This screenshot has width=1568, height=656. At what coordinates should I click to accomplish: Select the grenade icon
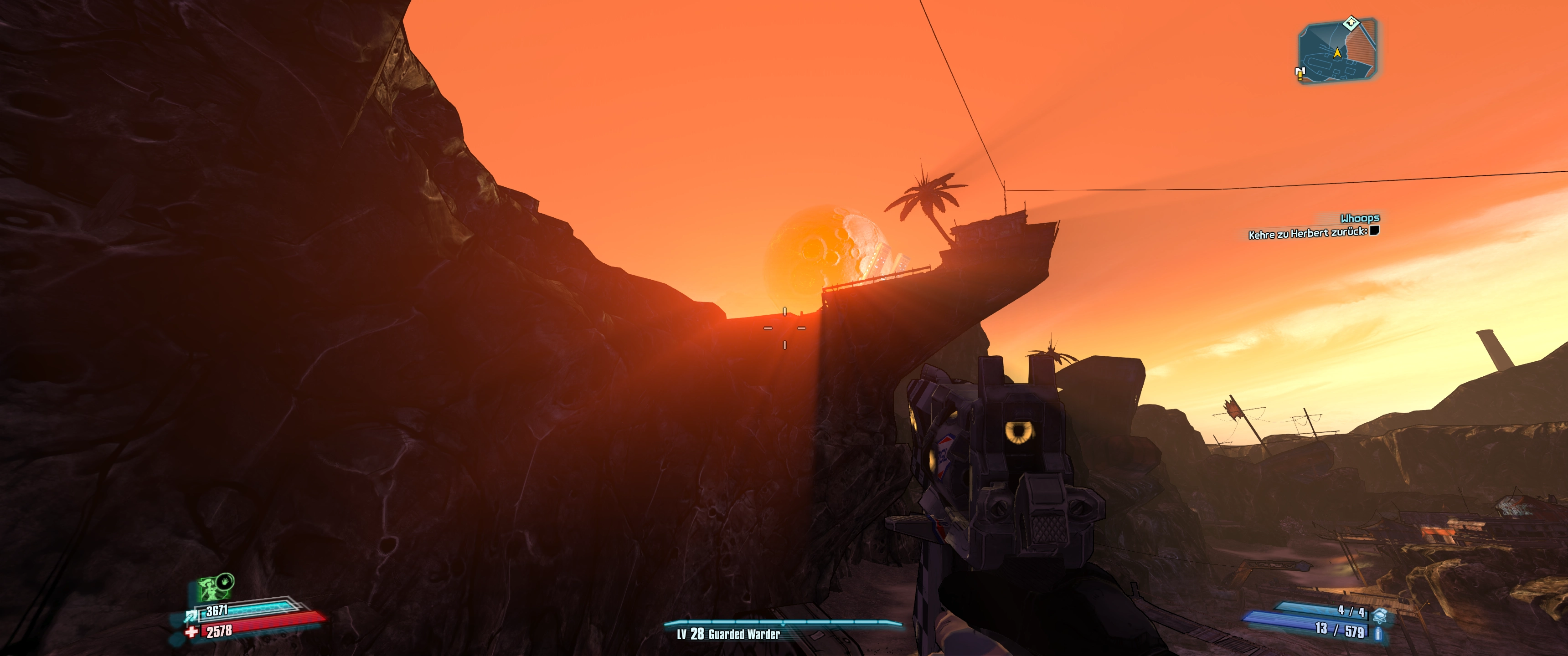click(1380, 615)
